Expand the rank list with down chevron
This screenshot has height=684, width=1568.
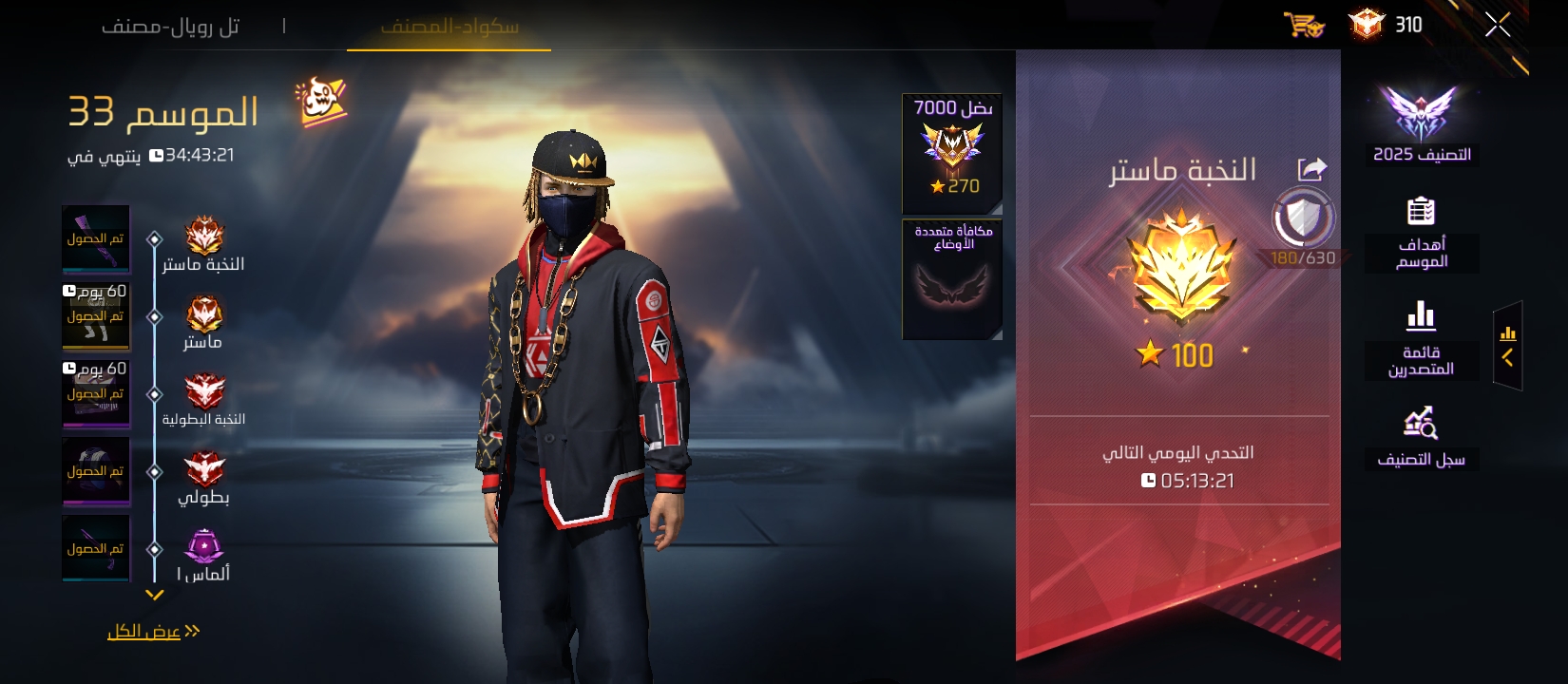click(x=155, y=596)
